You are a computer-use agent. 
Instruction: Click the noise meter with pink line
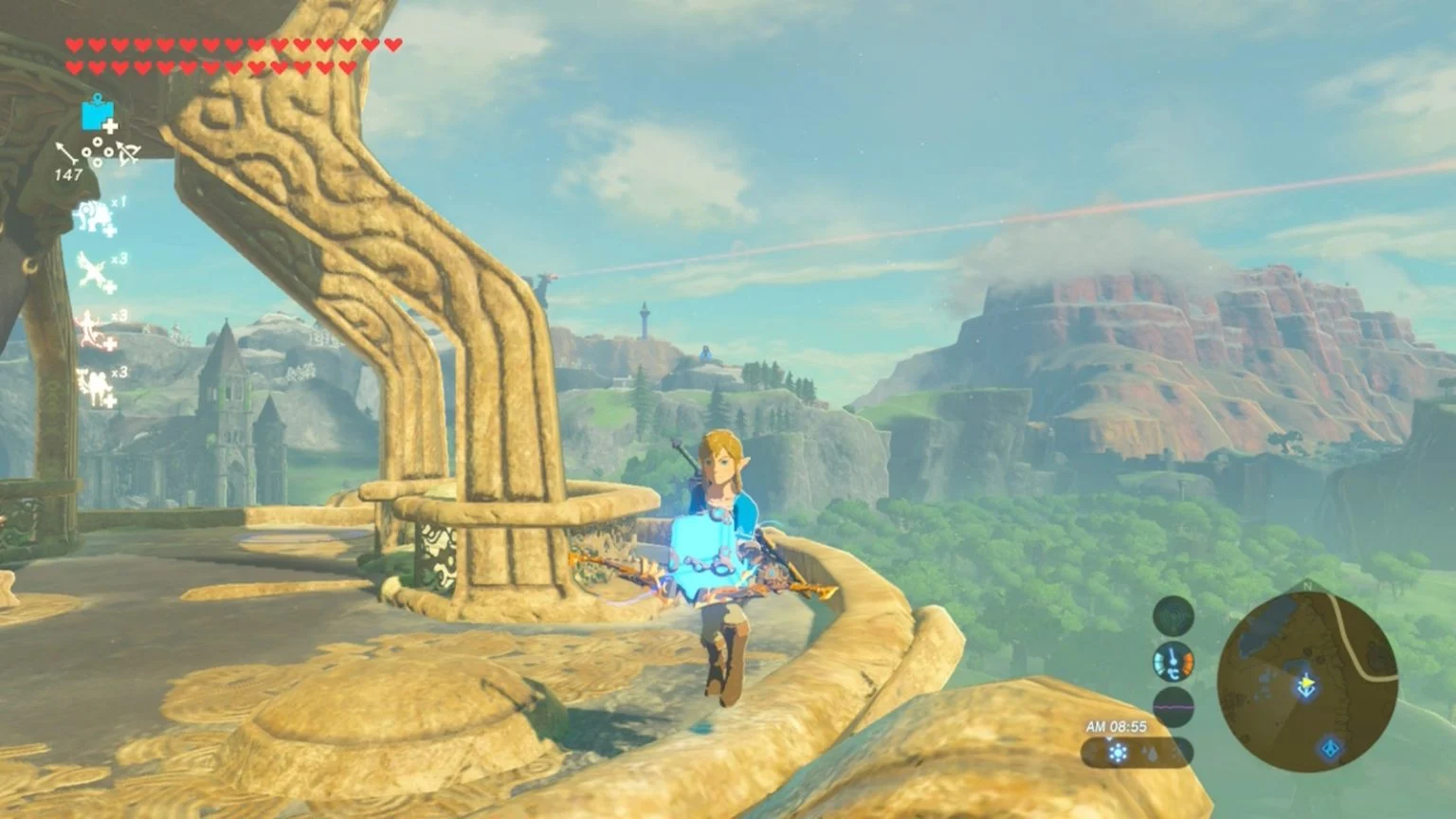click(x=1173, y=707)
